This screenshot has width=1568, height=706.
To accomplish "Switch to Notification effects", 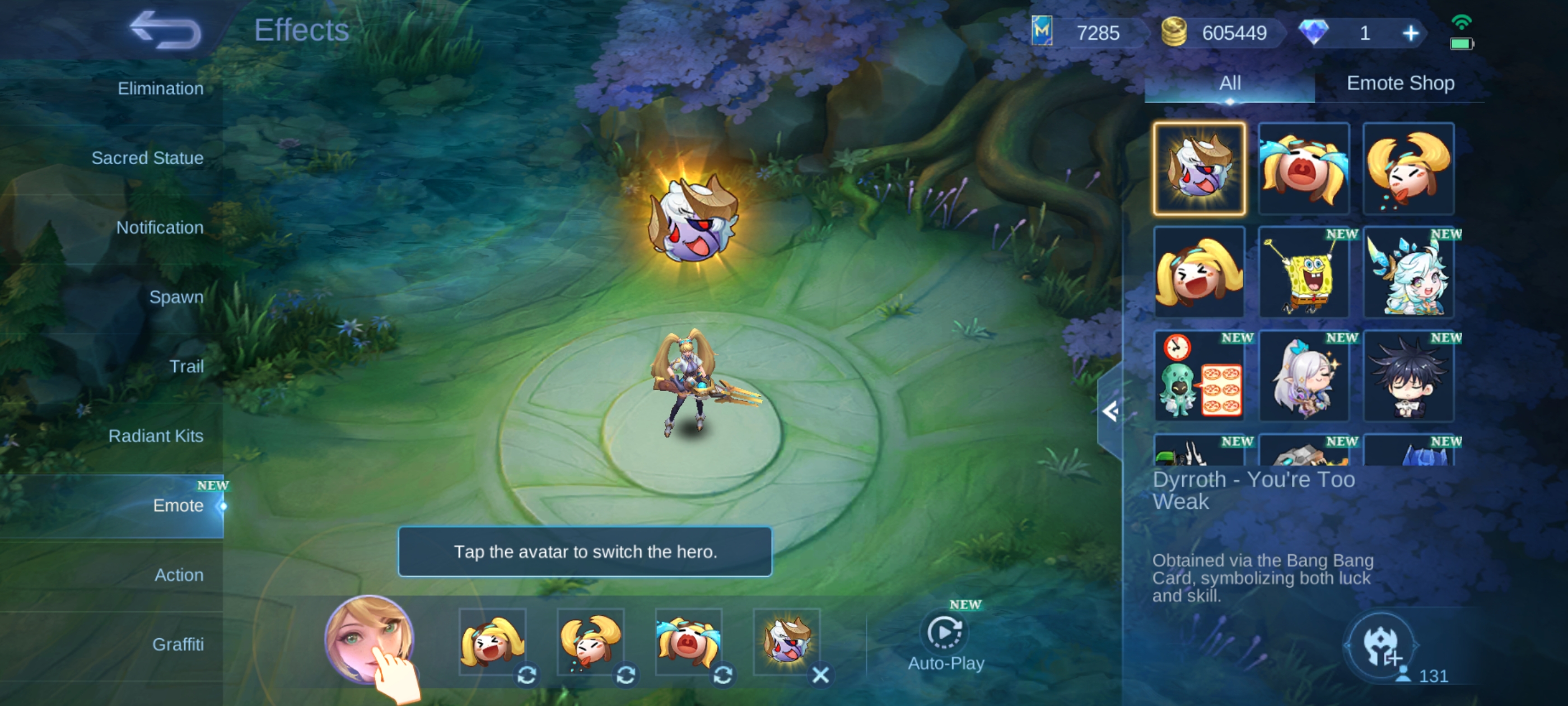I will (160, 228).
